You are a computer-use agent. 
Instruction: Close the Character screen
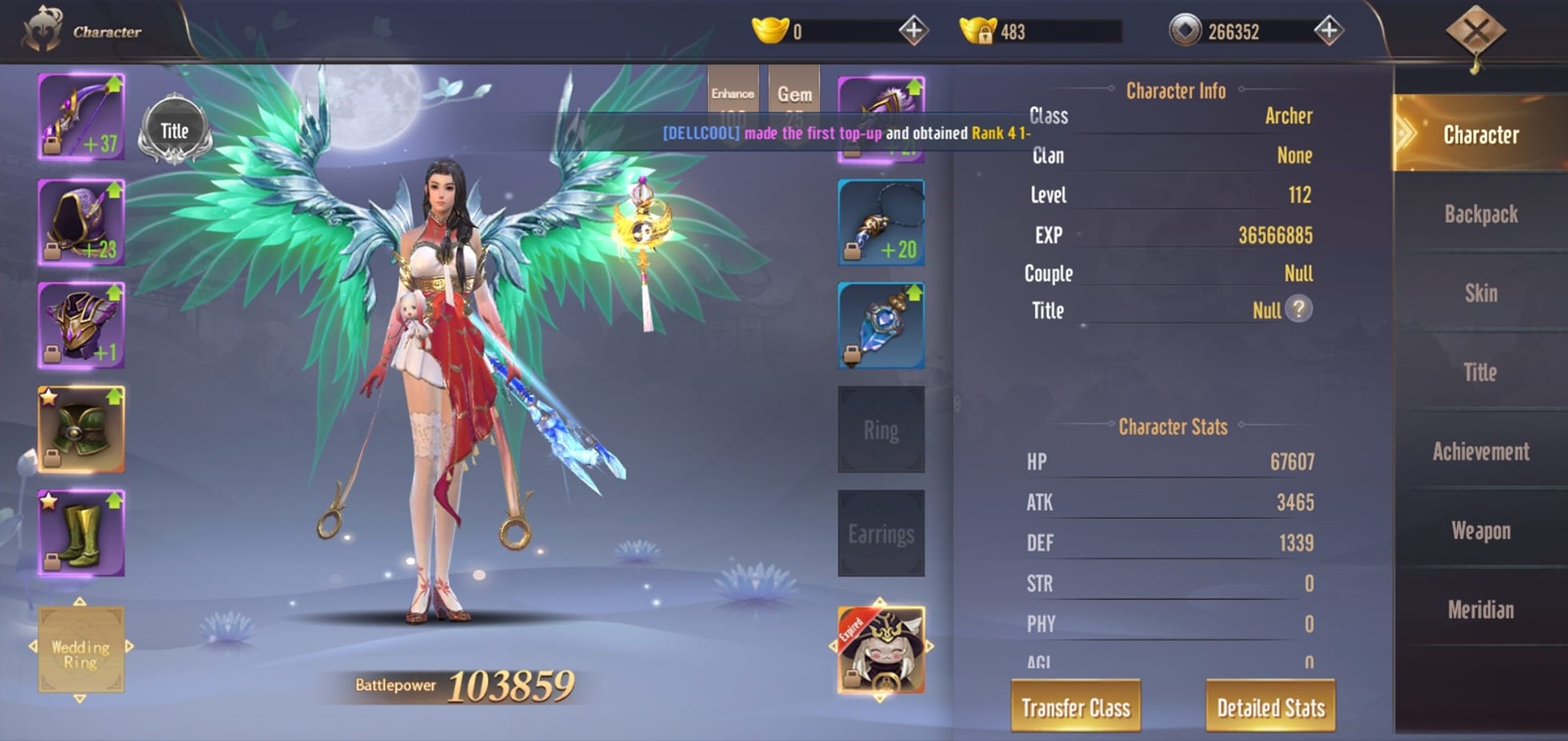tap(1475, 32)
